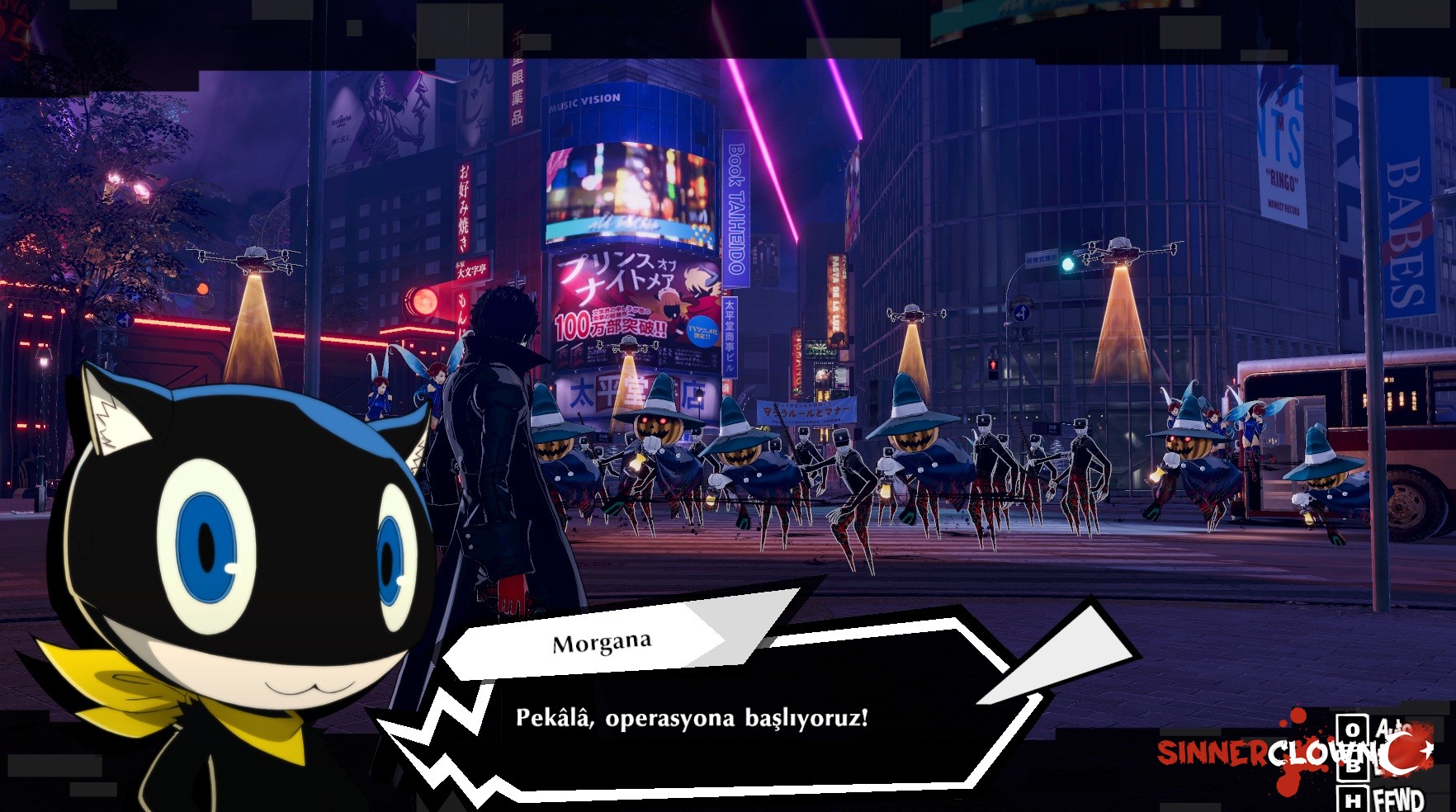This screenshot has height=812, width=1456.
Task: Advance Morgana's dialogue text box
Action: click(x=692, y=717)
